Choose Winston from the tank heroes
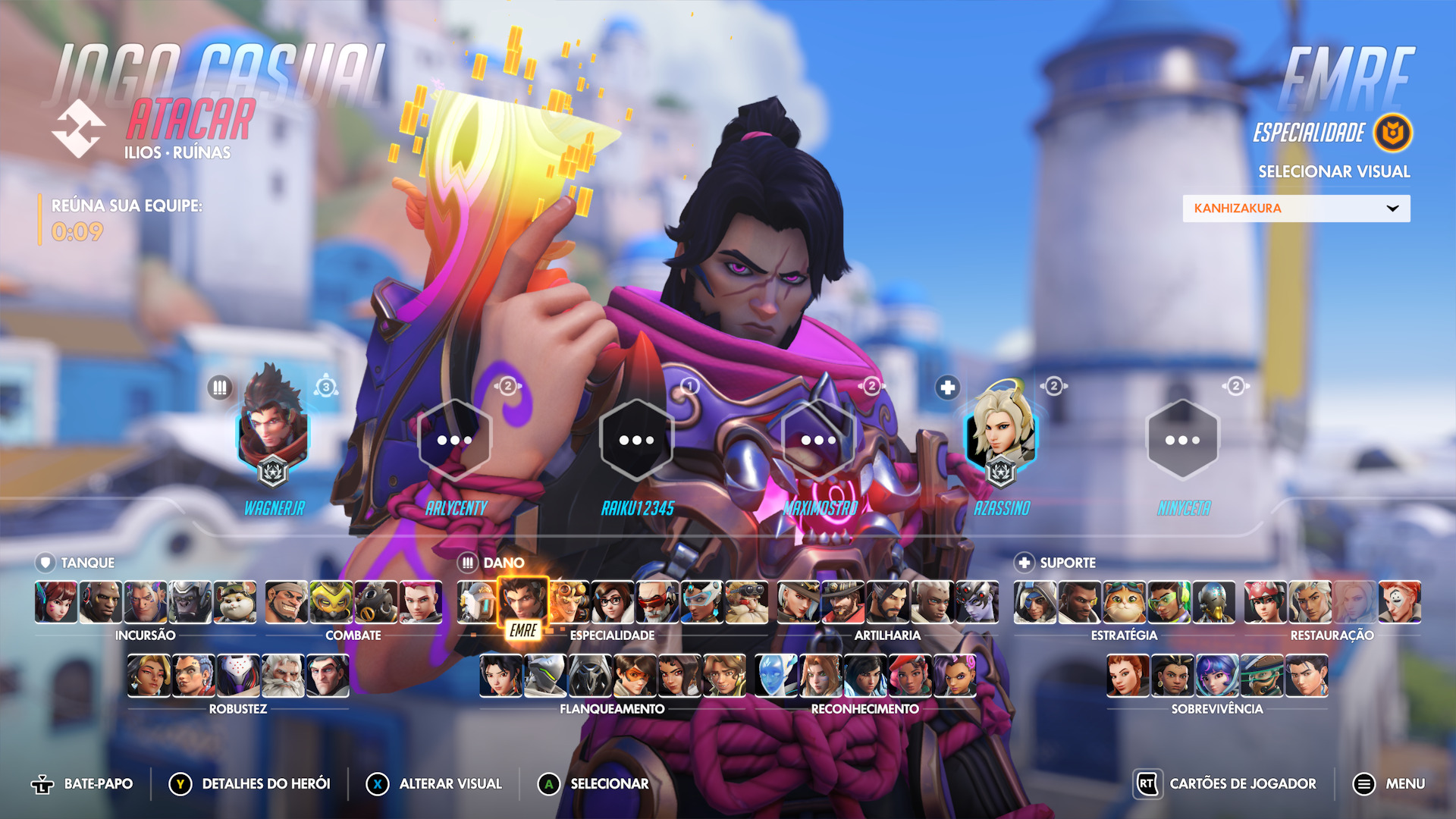Viewport: 1456px width, 819px height. click(x=190, y=602)
